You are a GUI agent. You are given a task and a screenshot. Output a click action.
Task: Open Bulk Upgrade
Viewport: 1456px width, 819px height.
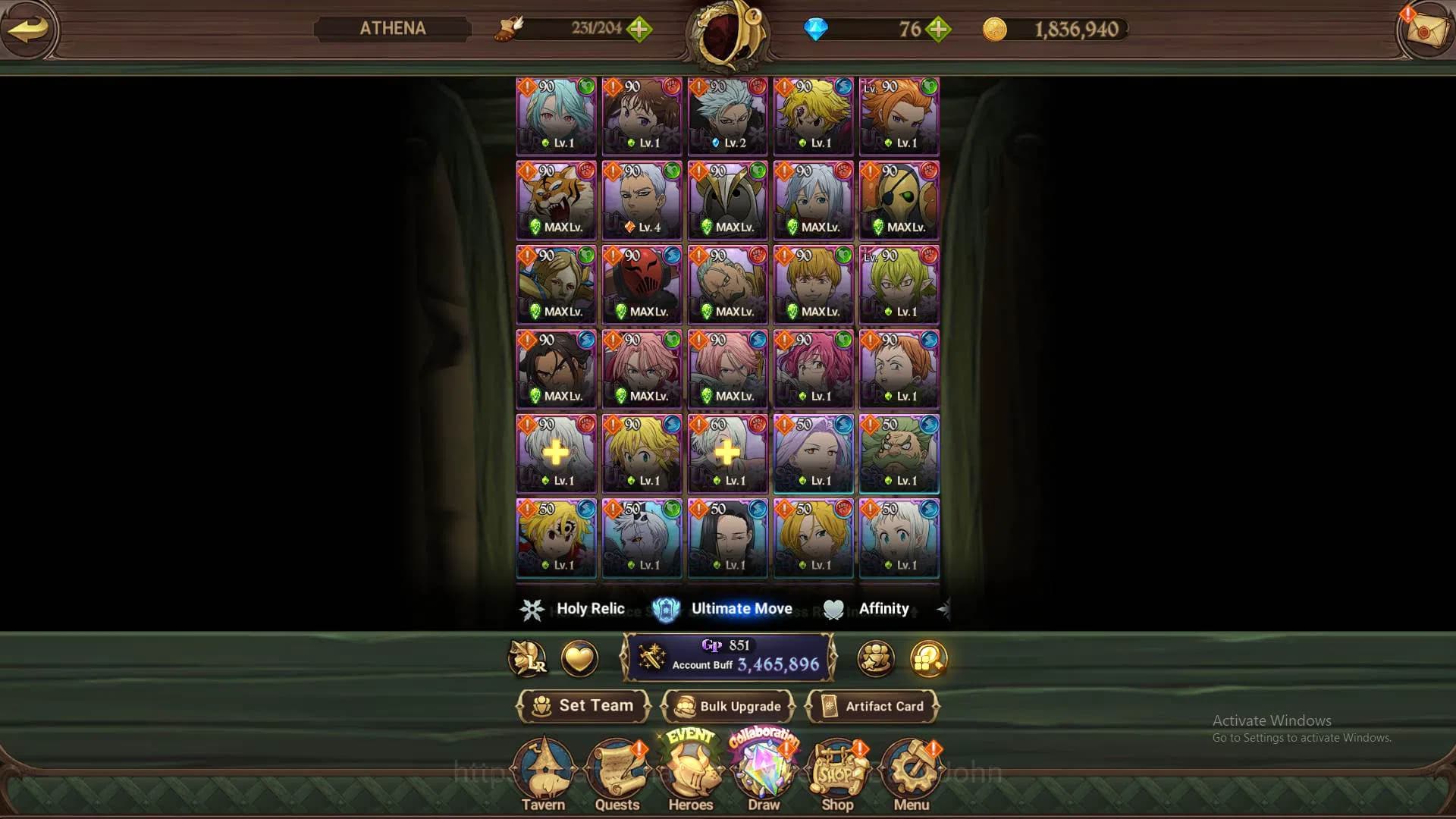pos(728,706)
